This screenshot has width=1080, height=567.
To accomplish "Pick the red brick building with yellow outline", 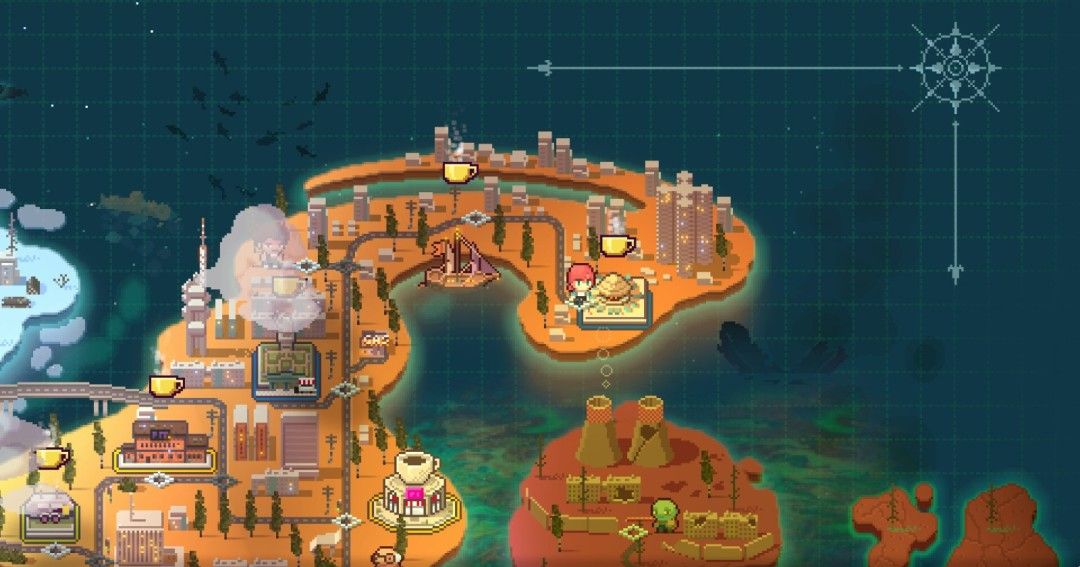I will click(164, 445).
